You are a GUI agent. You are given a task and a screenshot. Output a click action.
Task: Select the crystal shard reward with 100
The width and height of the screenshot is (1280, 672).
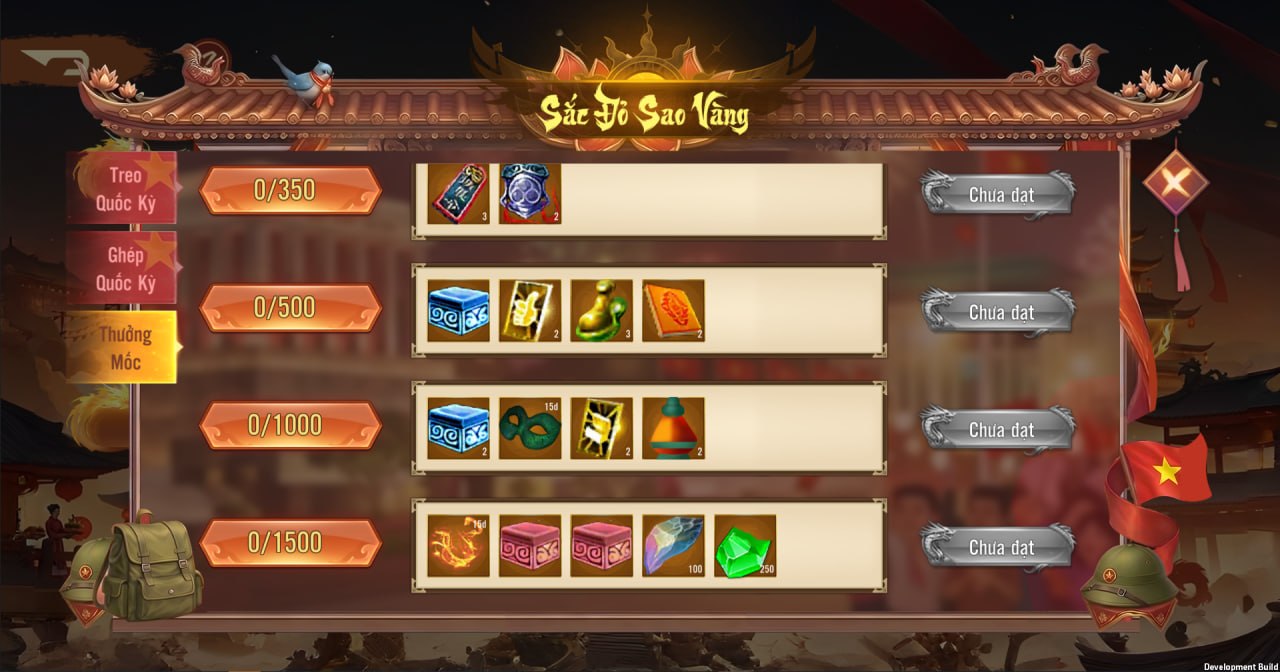673,546
